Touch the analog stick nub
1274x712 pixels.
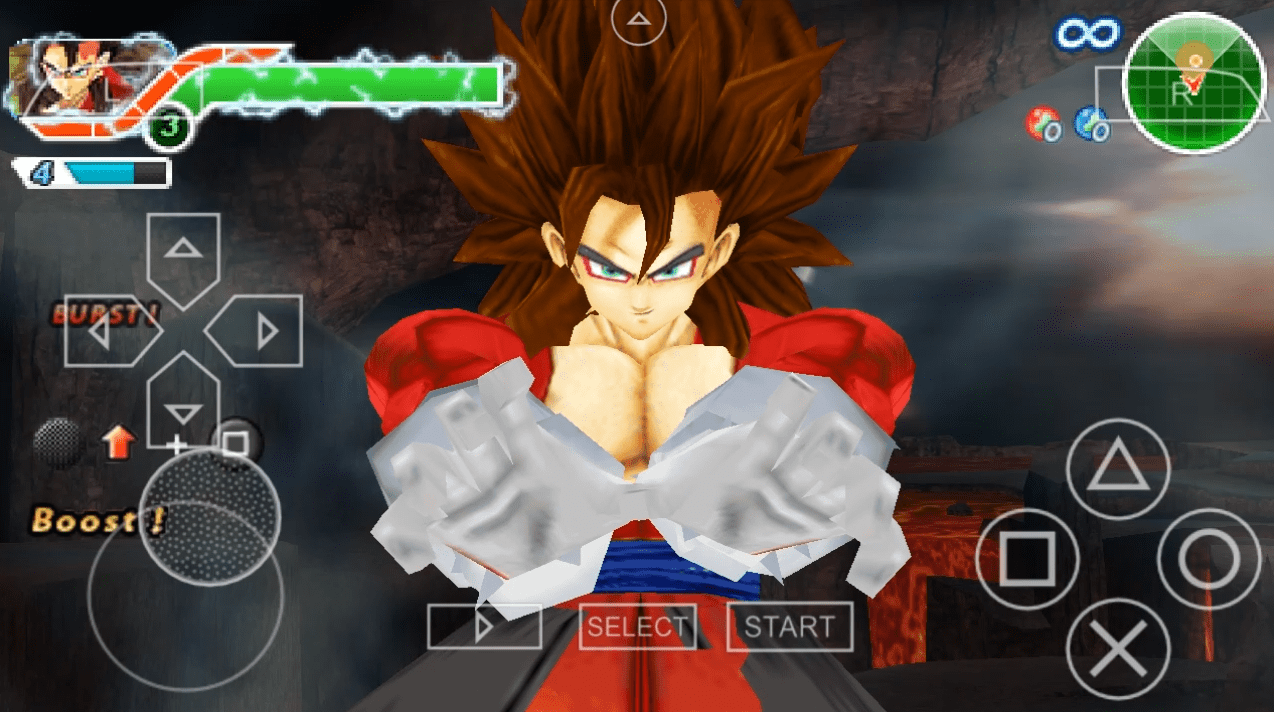(209, 515)
